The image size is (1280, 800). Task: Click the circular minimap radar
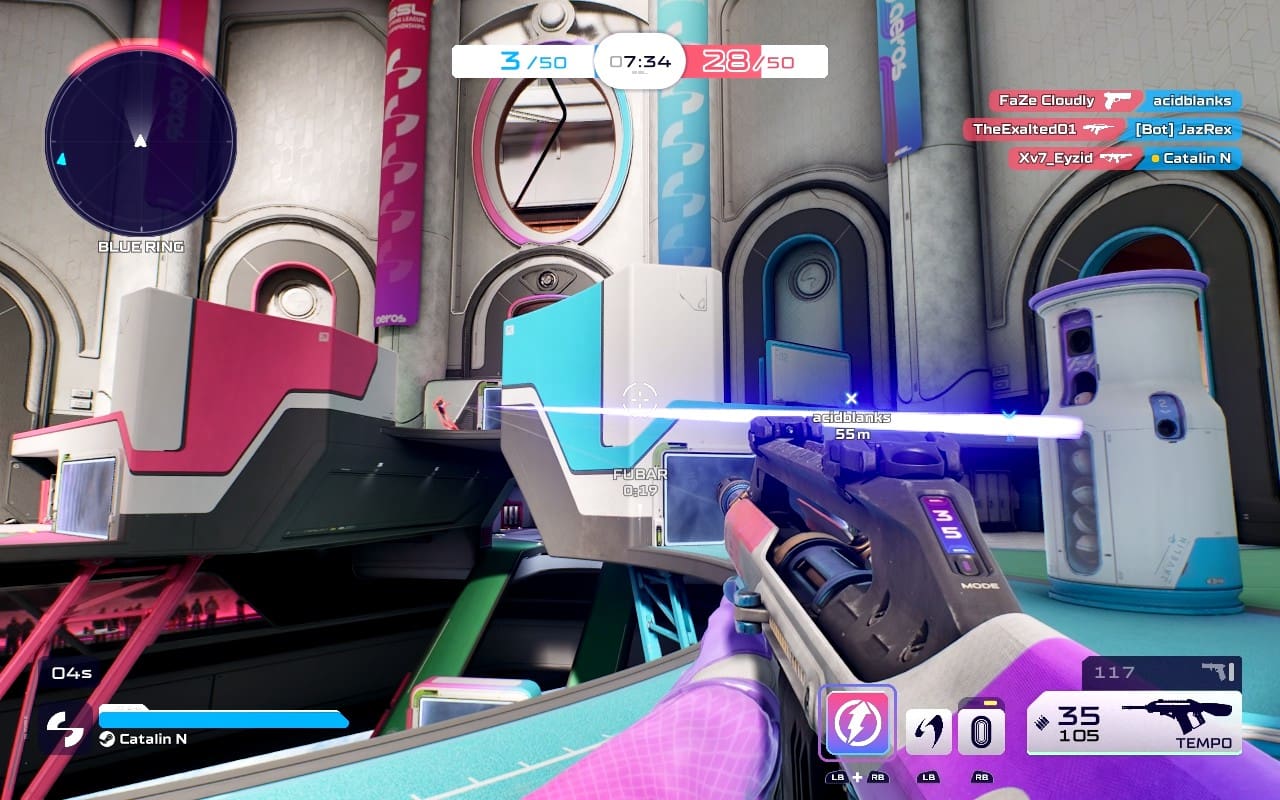[140, 140]
